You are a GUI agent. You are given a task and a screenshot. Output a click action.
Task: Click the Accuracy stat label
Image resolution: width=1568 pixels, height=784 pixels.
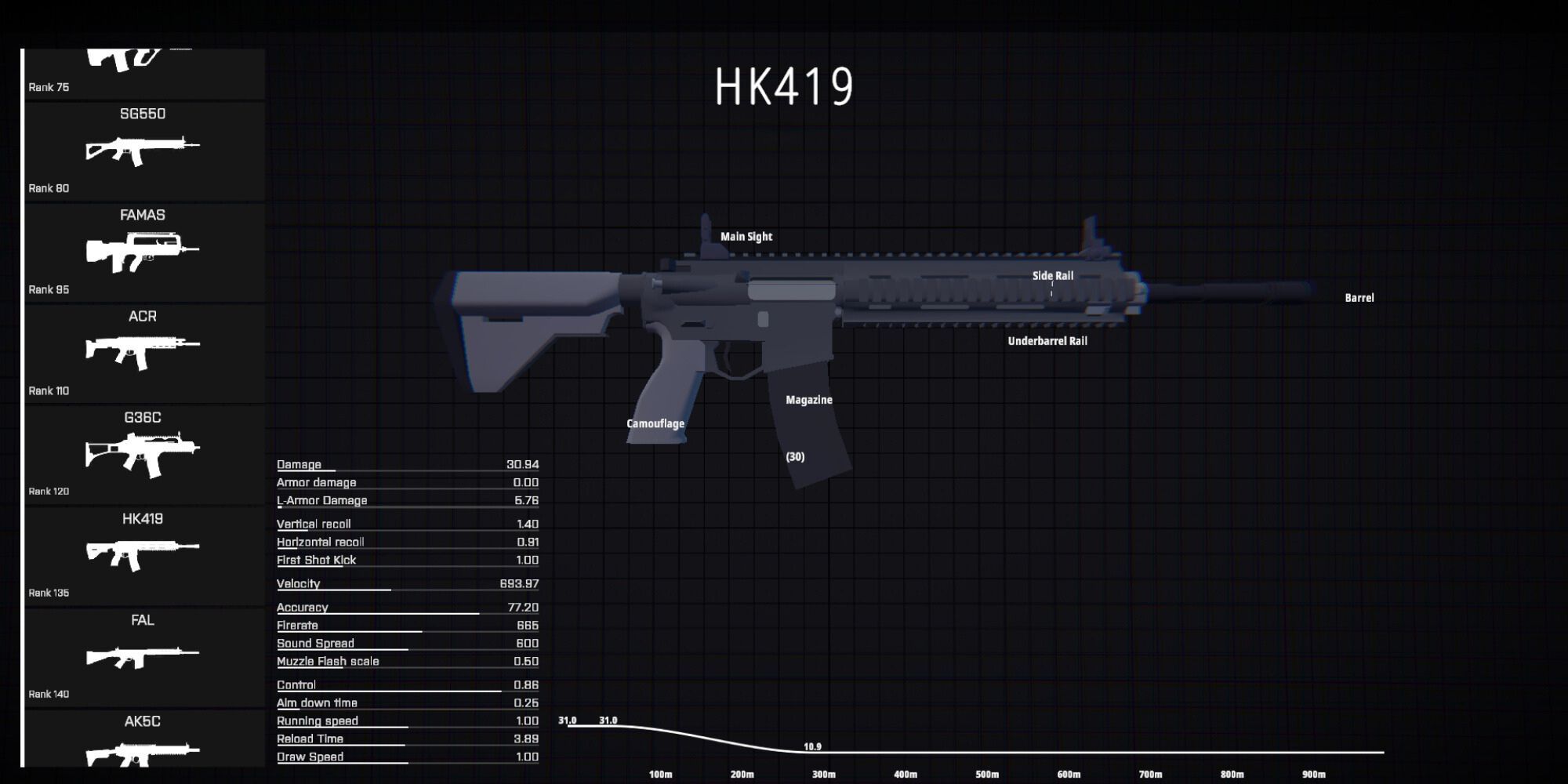(x=302, y=607)
